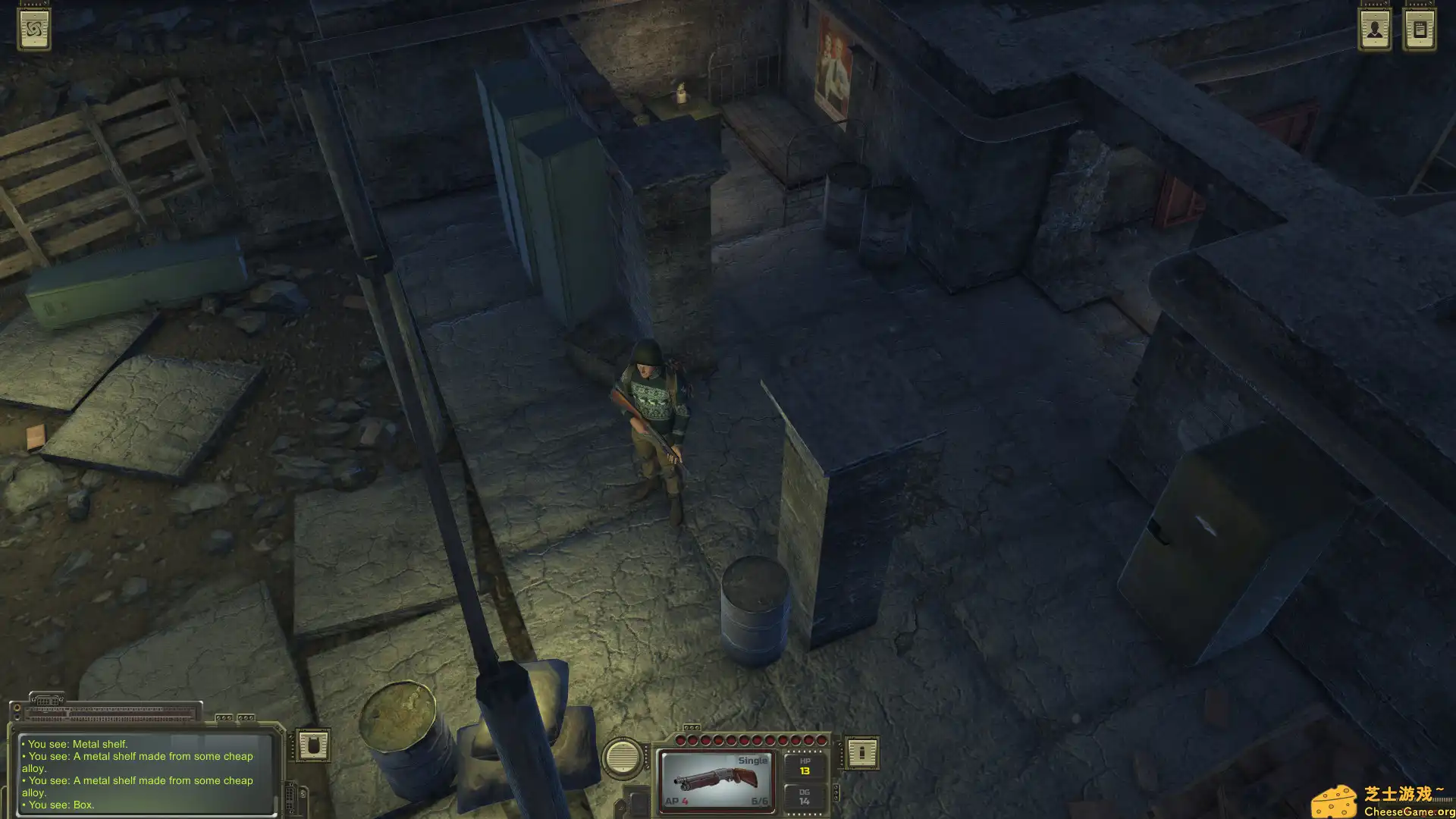The width and height of the screenshot is (1456, 819).
Task: Open the atom-symbol menu button
Action: [x=34, y=30]
